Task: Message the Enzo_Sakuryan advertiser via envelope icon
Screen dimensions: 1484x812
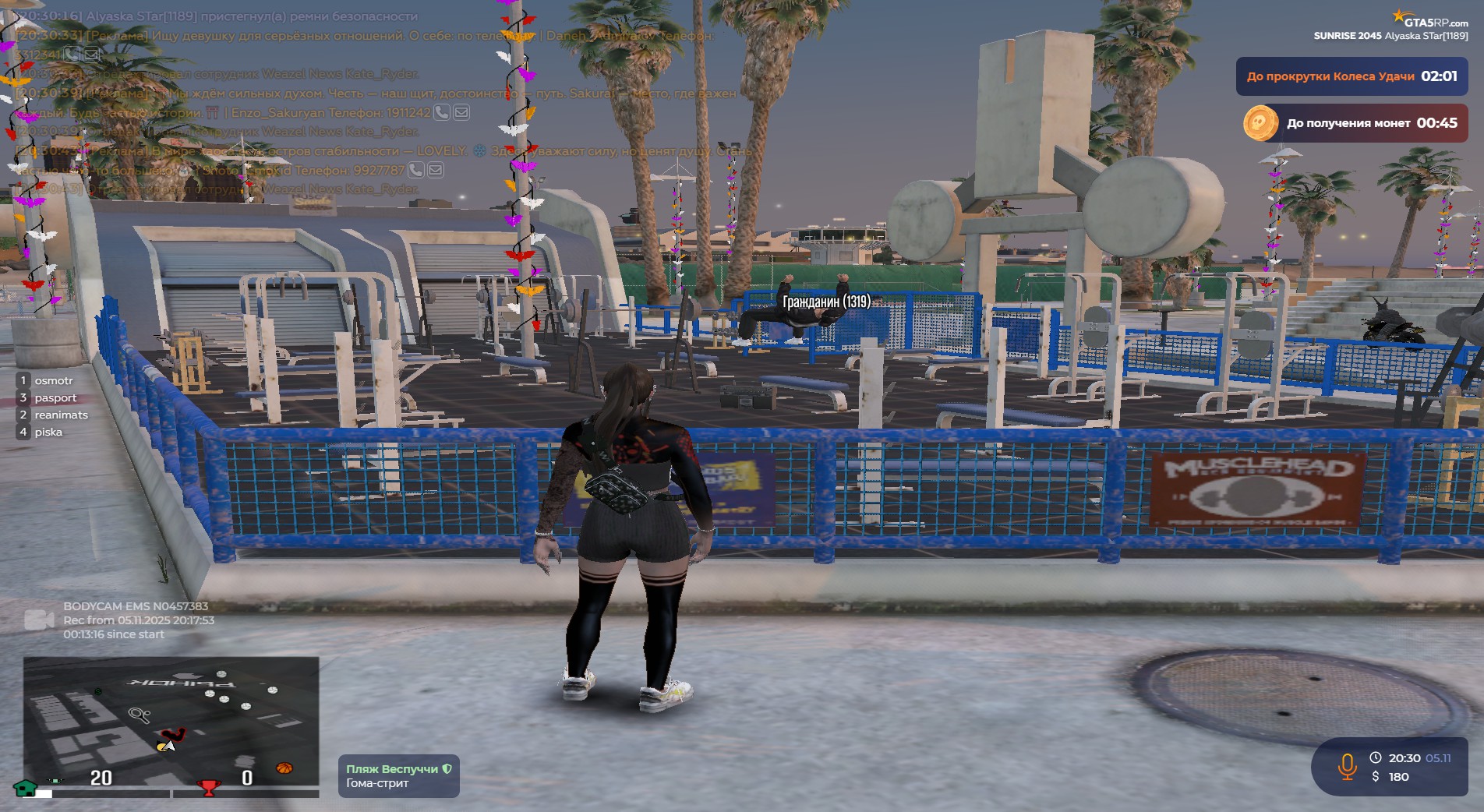Action: tap(461, 112)
